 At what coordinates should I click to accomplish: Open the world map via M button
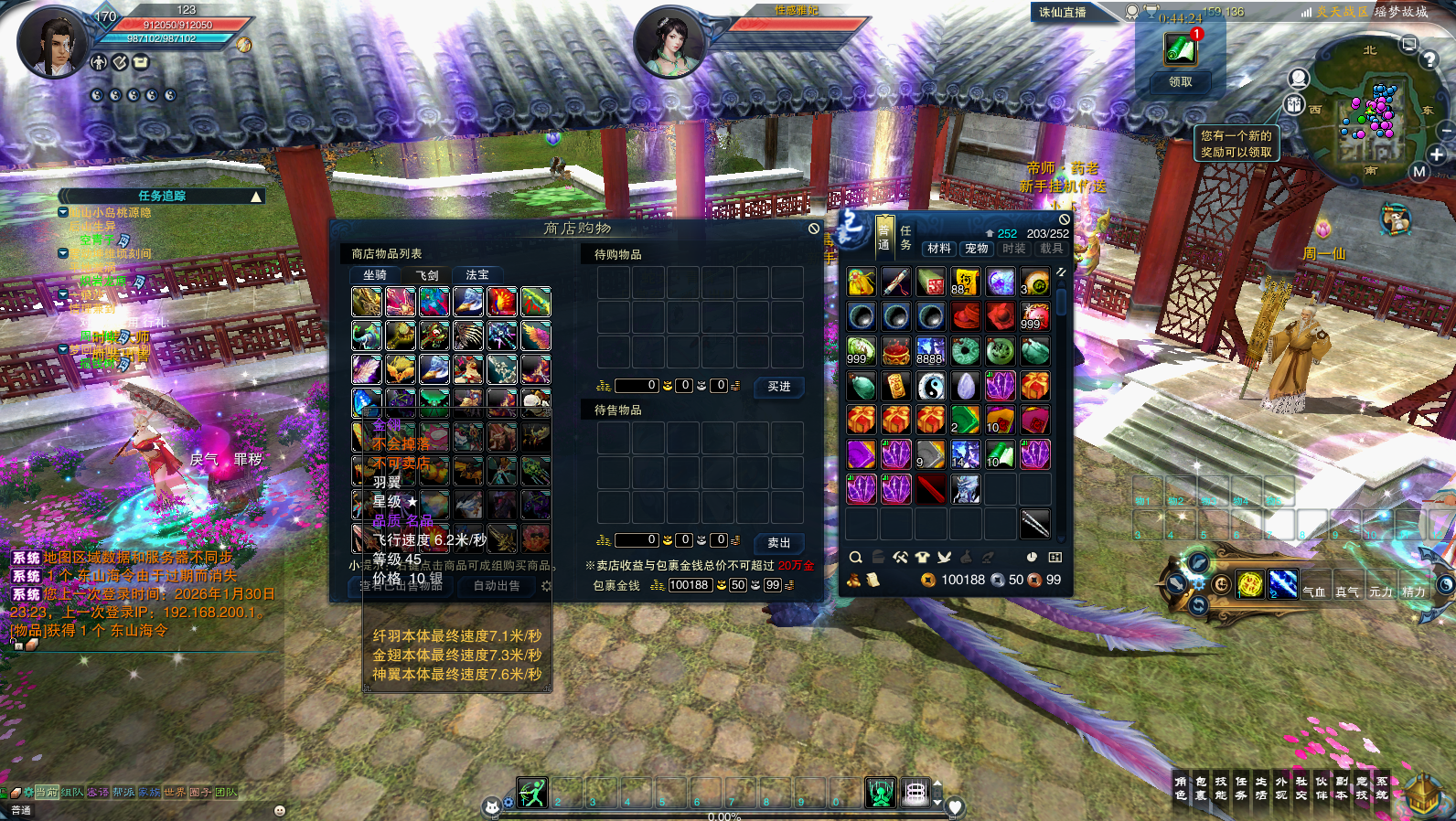1419,172
